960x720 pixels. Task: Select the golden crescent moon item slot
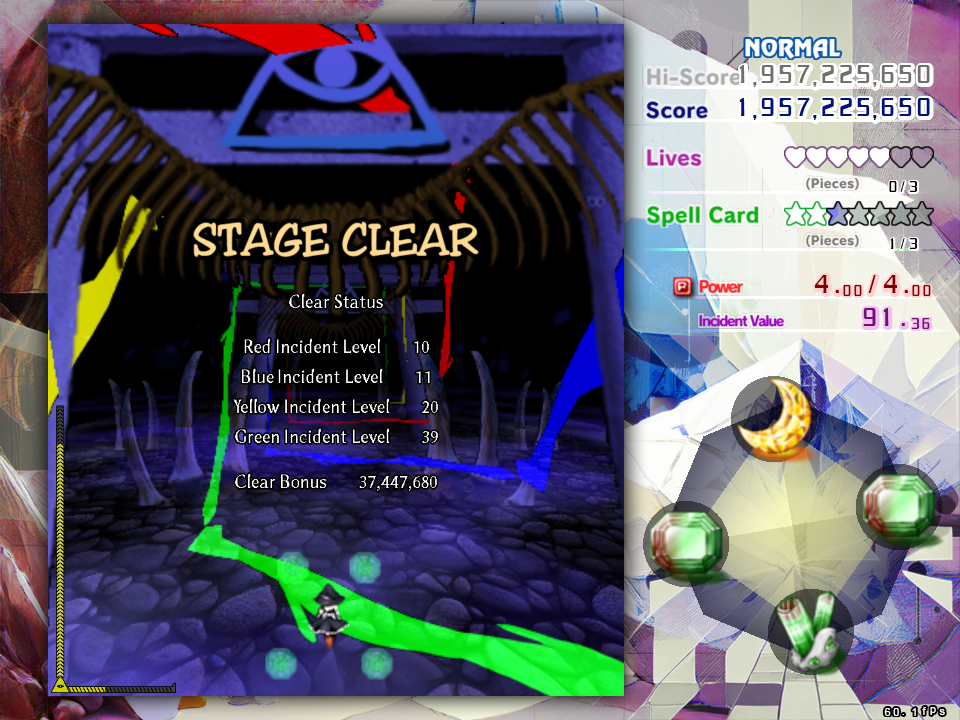(x=774, y=420)
